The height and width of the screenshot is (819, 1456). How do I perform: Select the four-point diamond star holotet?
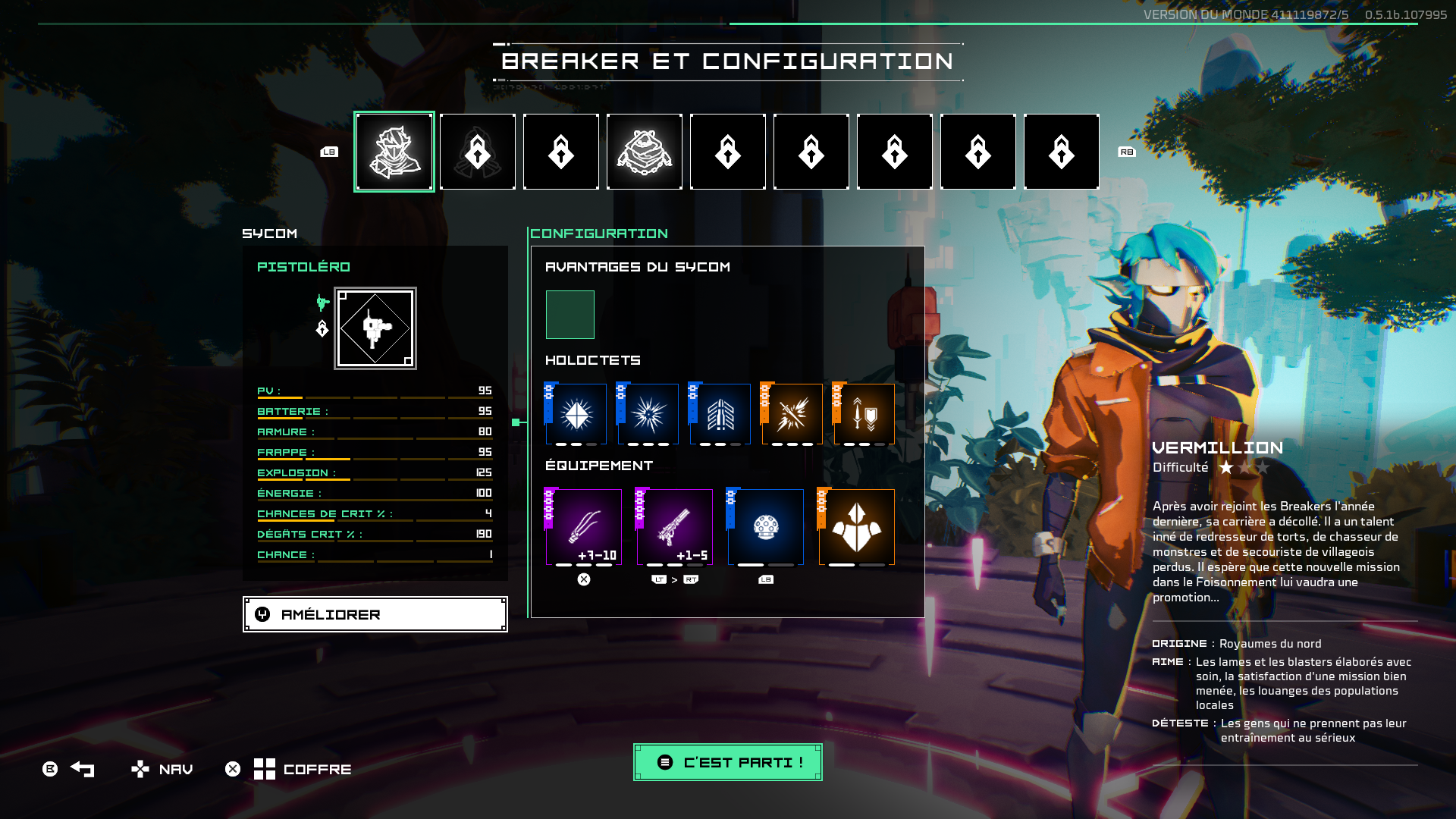576,414
